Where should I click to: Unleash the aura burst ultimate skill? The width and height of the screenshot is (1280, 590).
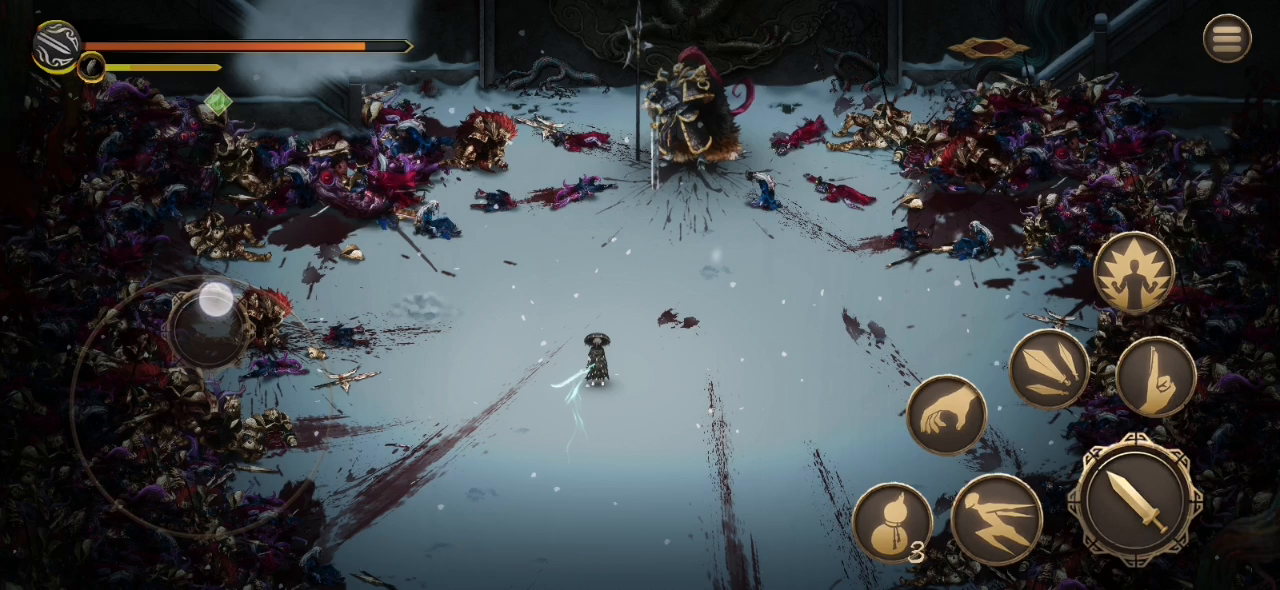(1134, 273)
